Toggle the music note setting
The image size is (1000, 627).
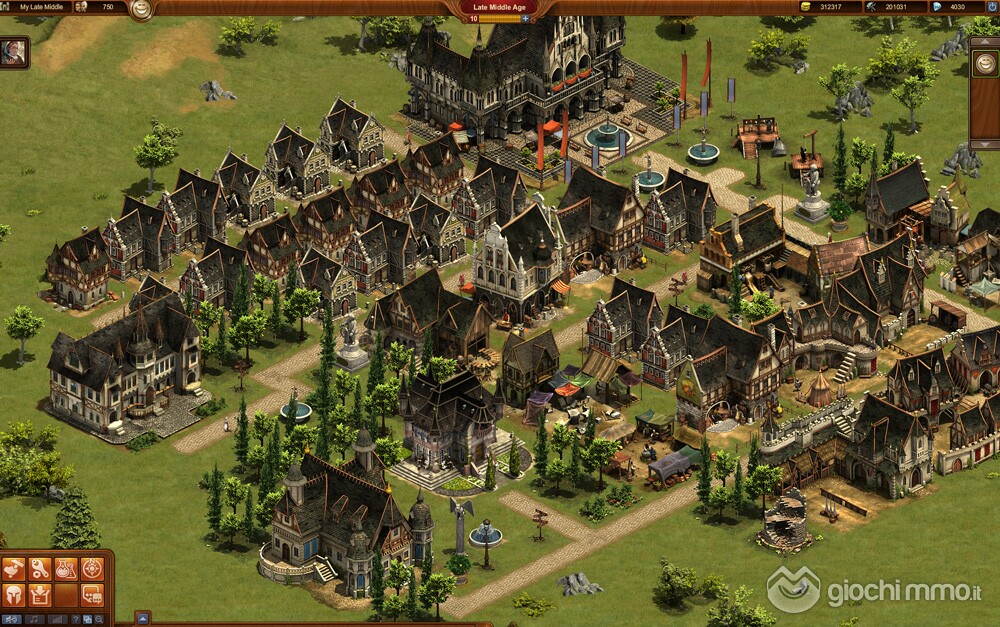[x=35, y=620]
